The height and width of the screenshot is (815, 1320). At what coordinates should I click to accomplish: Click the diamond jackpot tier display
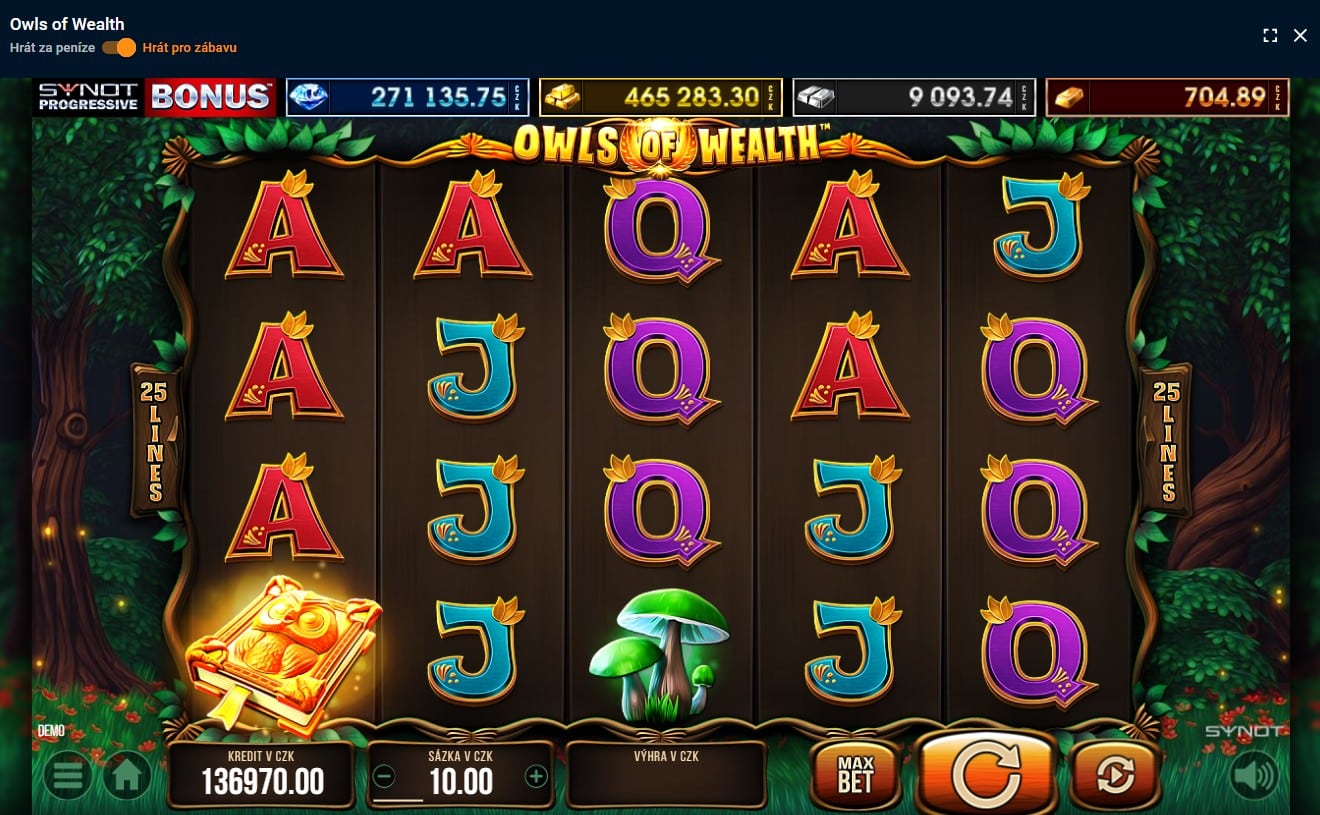(x=407, y=97)
